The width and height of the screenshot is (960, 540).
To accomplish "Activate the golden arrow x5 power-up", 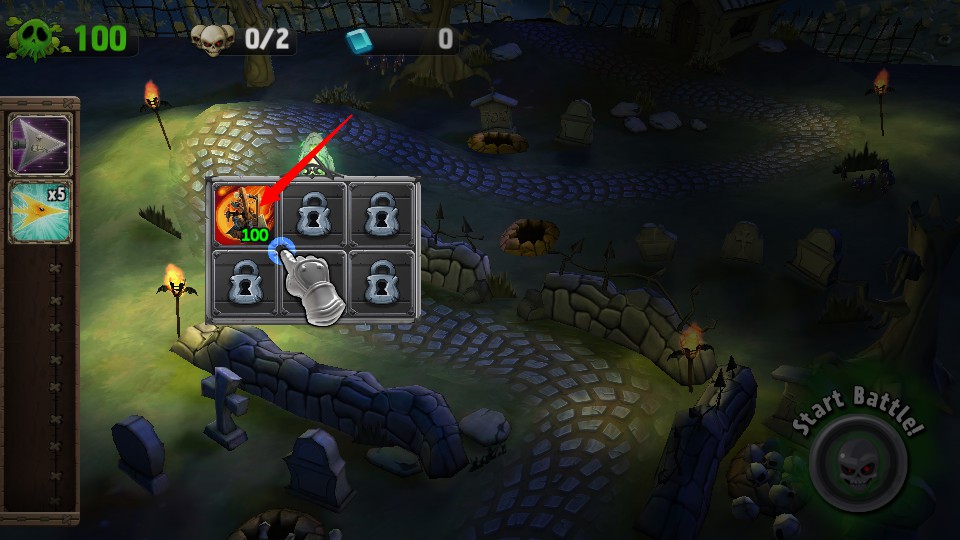I will click(x=40, y=211).
